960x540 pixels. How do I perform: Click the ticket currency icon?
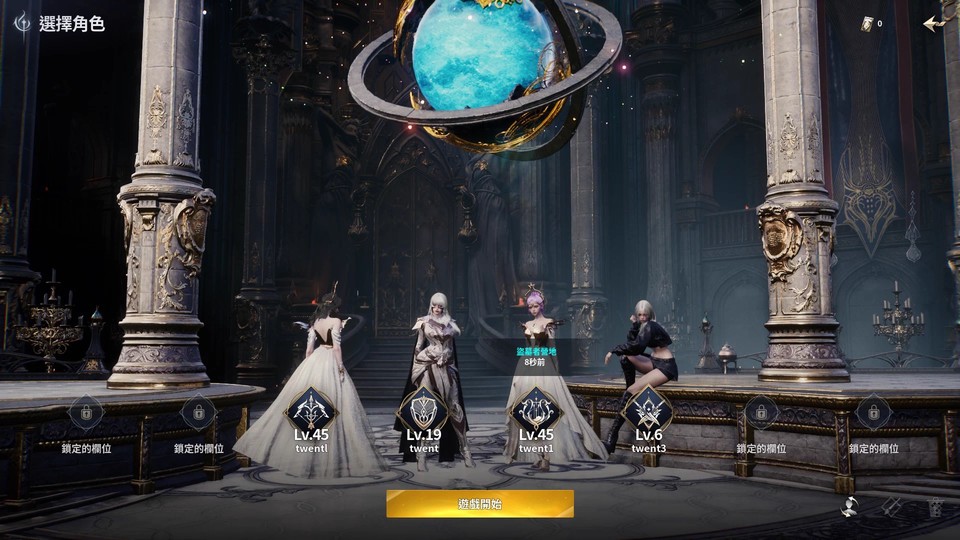[867, 23]
